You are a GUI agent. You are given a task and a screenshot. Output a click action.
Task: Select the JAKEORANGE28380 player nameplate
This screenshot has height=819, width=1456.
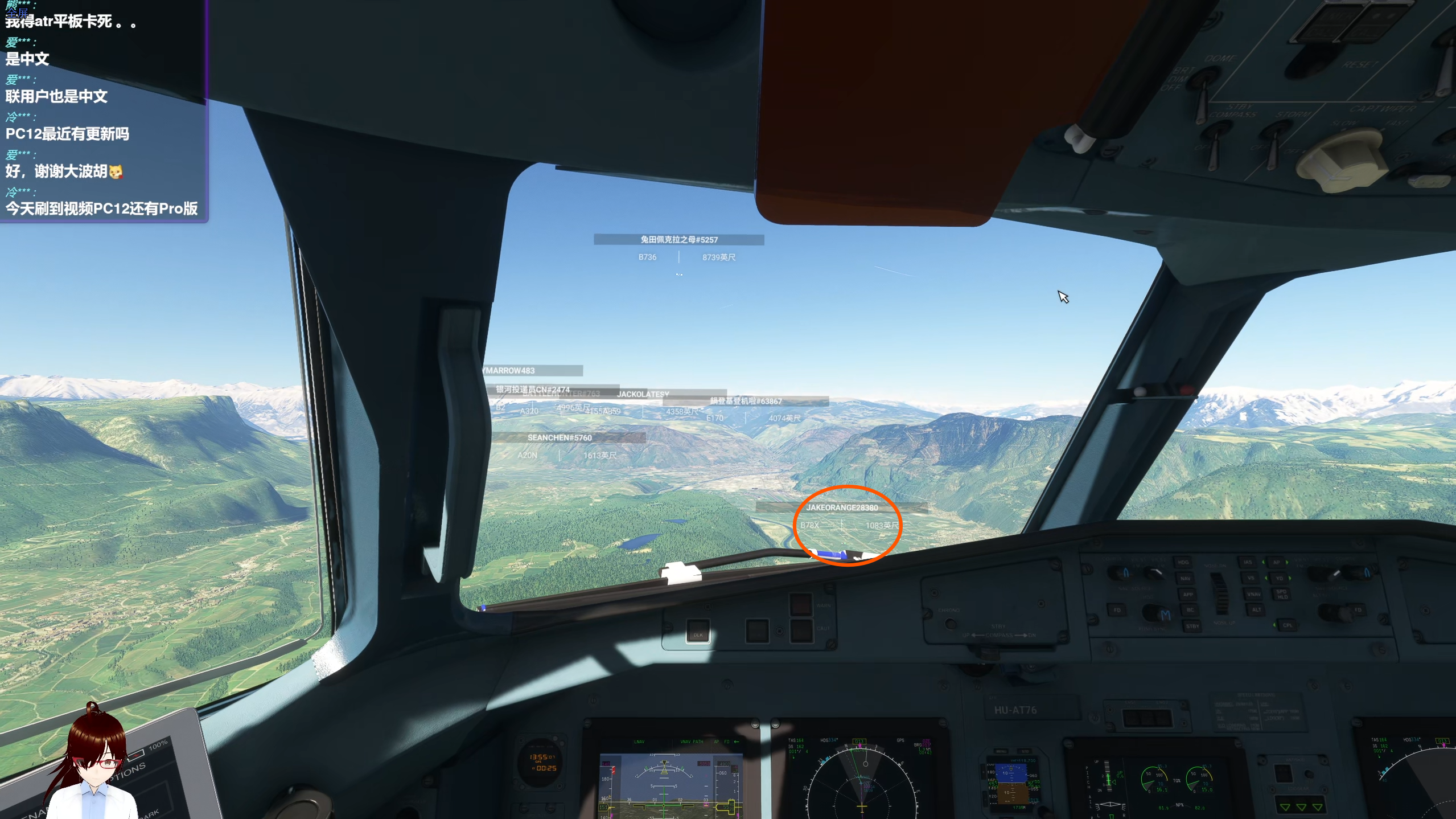841,507
